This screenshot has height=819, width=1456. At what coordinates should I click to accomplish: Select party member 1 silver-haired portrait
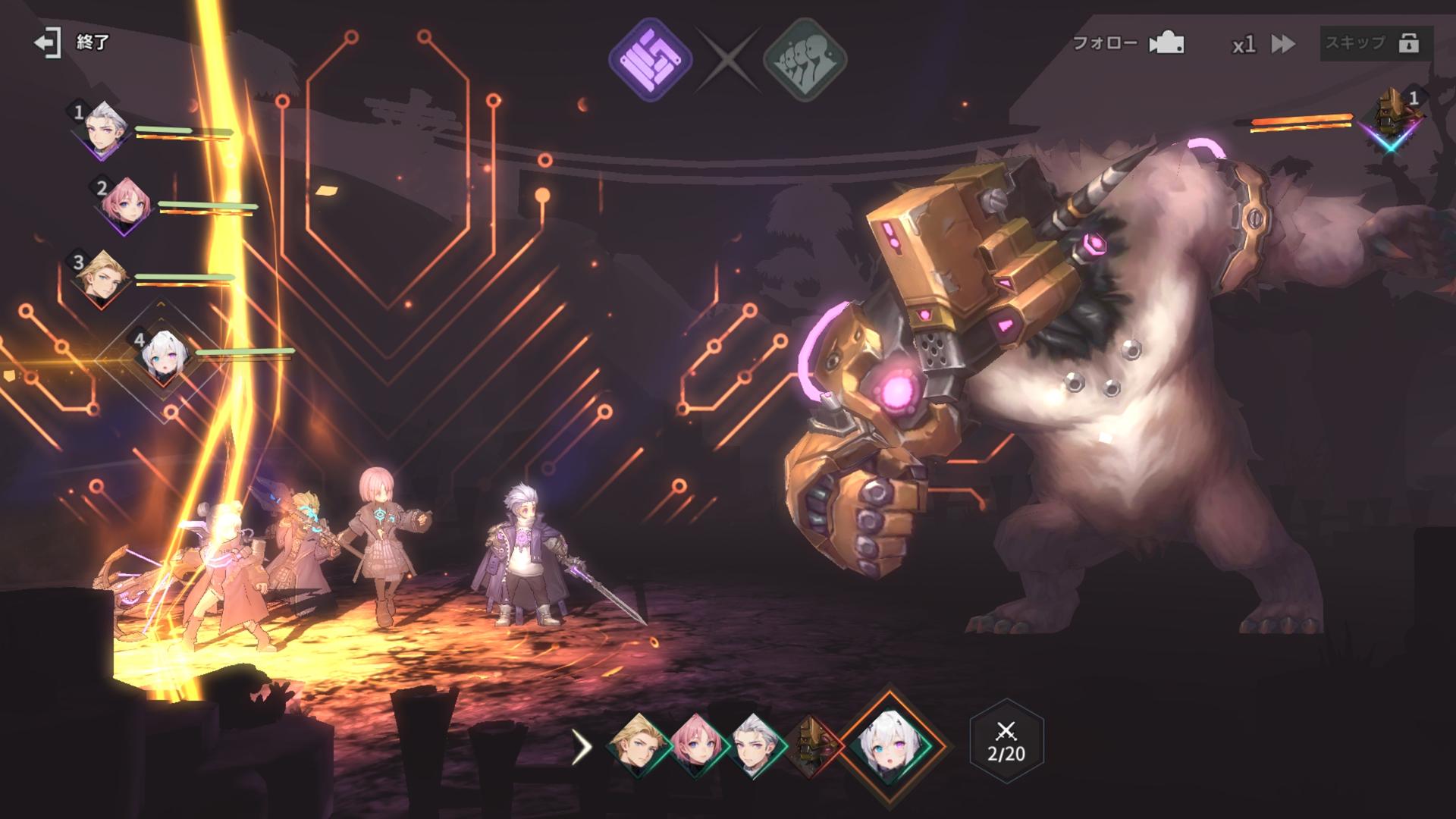104,129
